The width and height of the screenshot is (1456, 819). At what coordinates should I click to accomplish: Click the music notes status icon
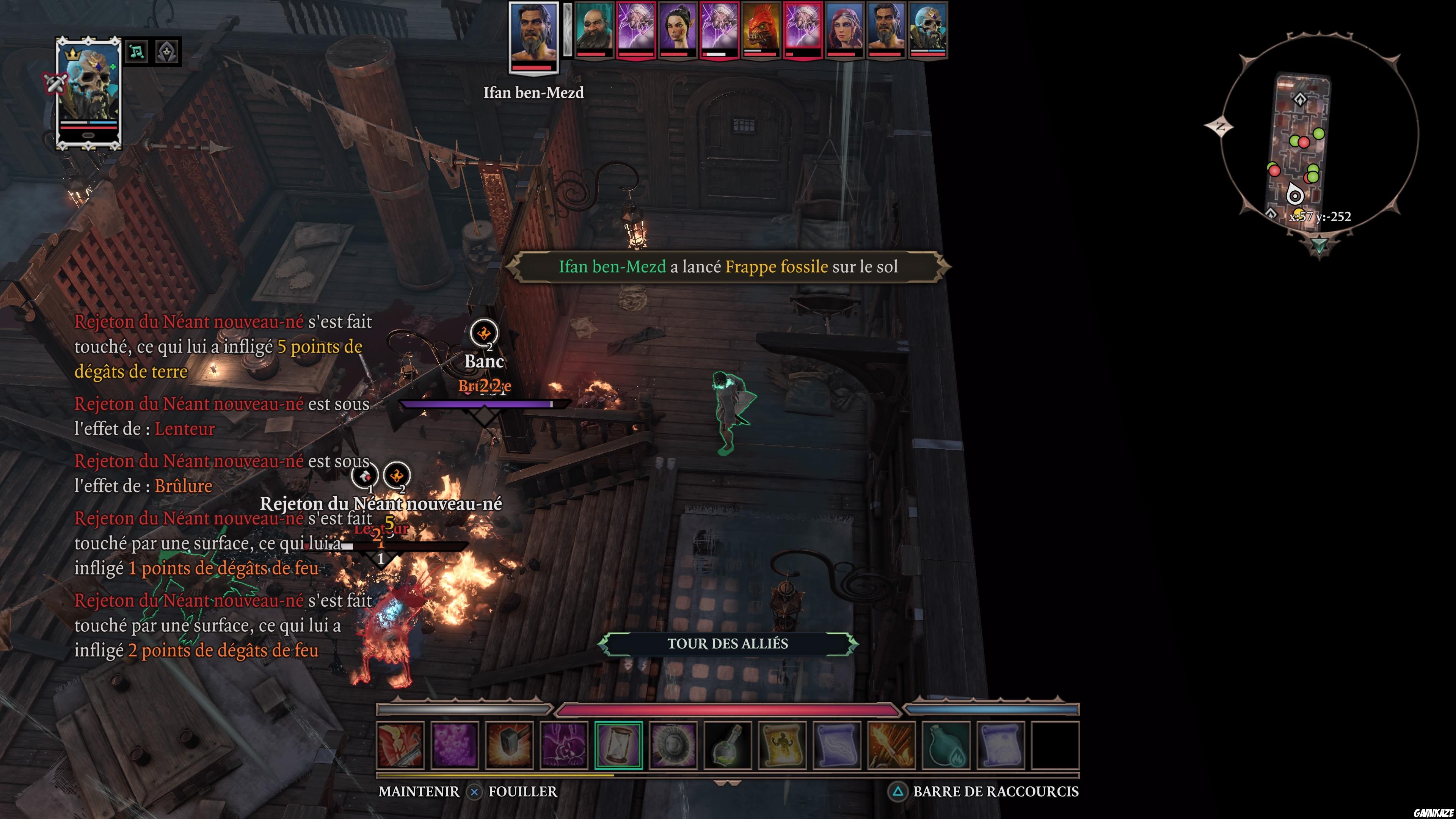(x=136, y=52)
